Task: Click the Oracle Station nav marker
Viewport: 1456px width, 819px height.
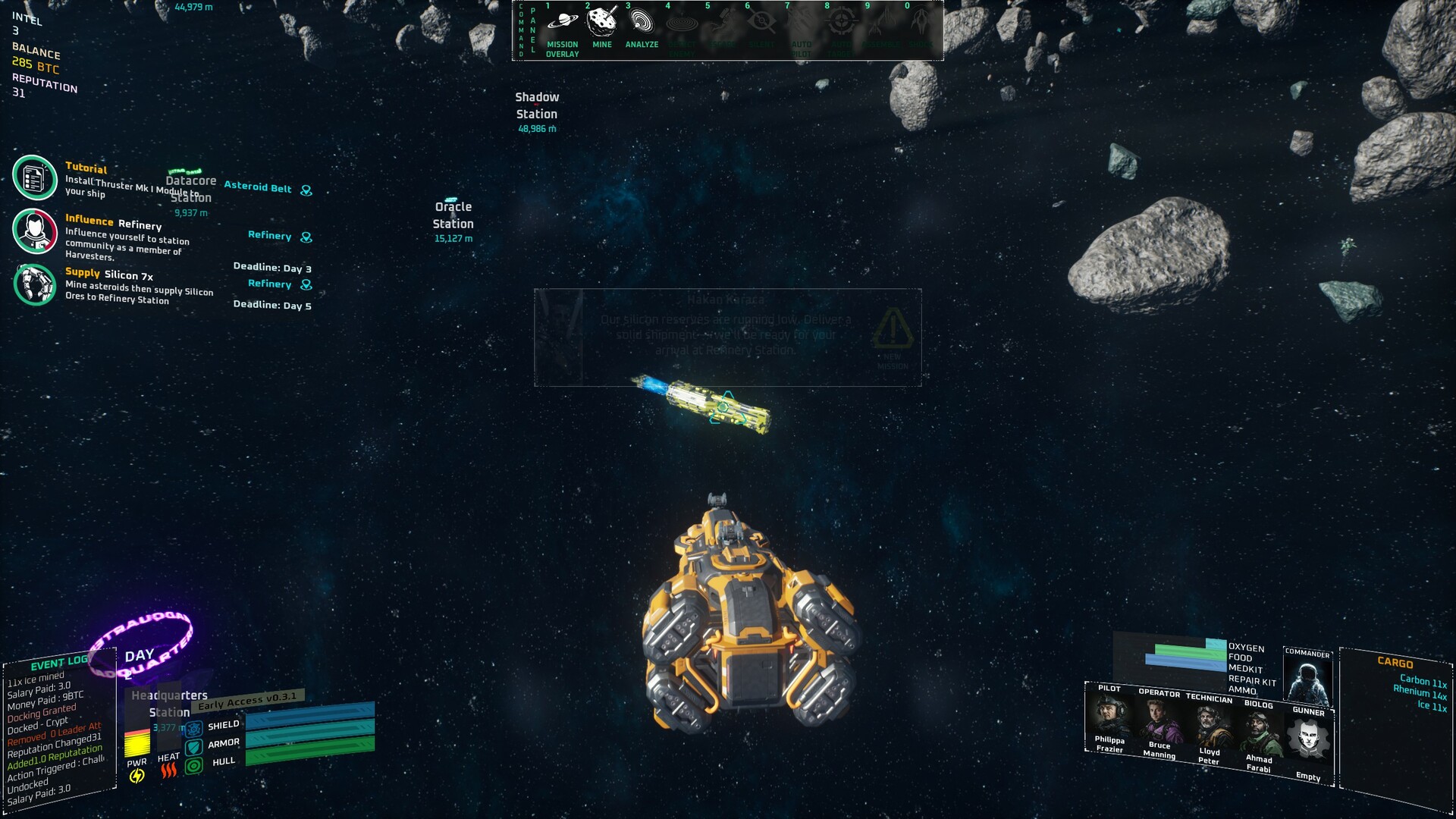Action: (x=453, y=216)
